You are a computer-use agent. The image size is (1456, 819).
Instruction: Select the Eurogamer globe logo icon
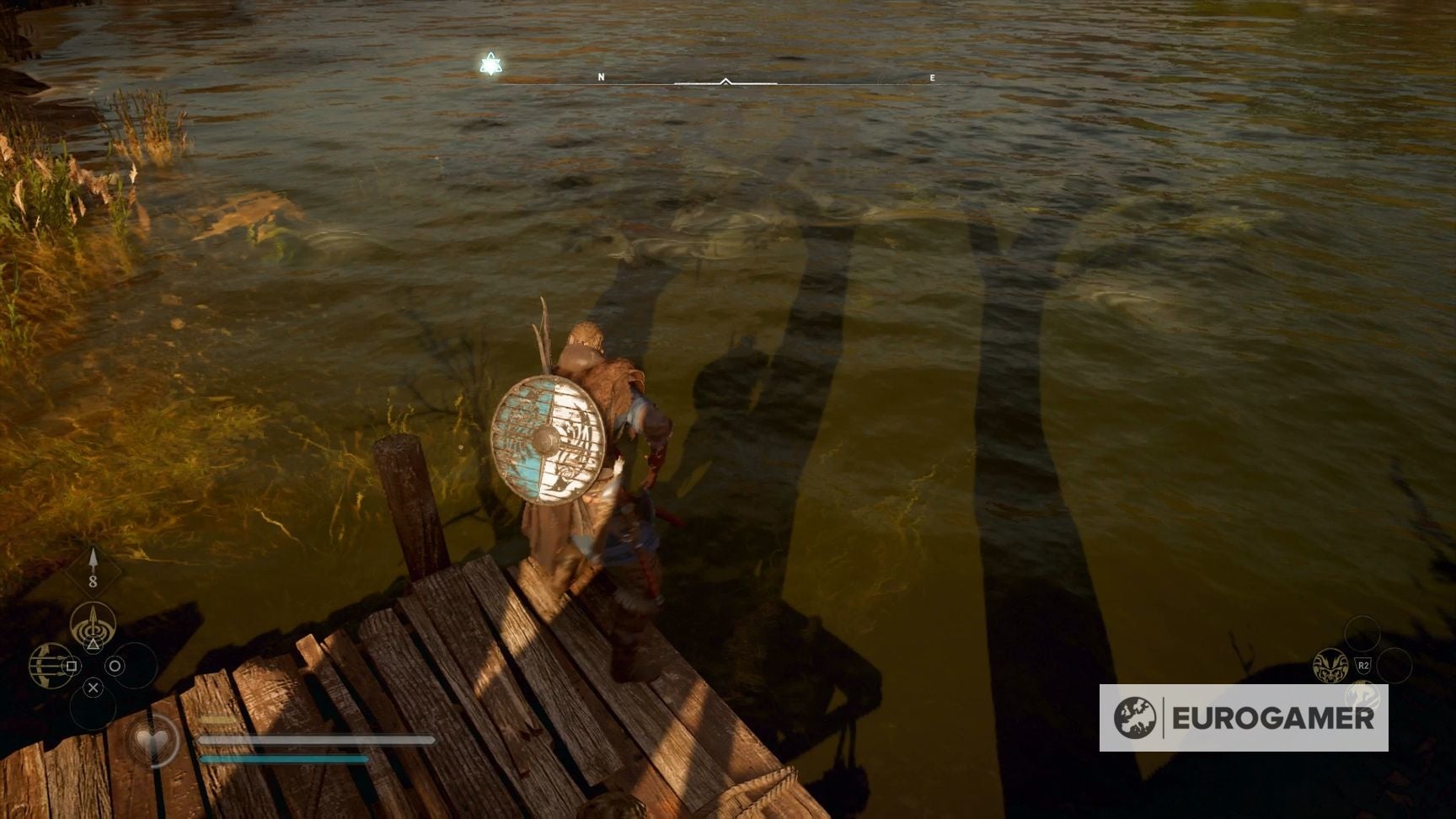(x=1137, y=718)
